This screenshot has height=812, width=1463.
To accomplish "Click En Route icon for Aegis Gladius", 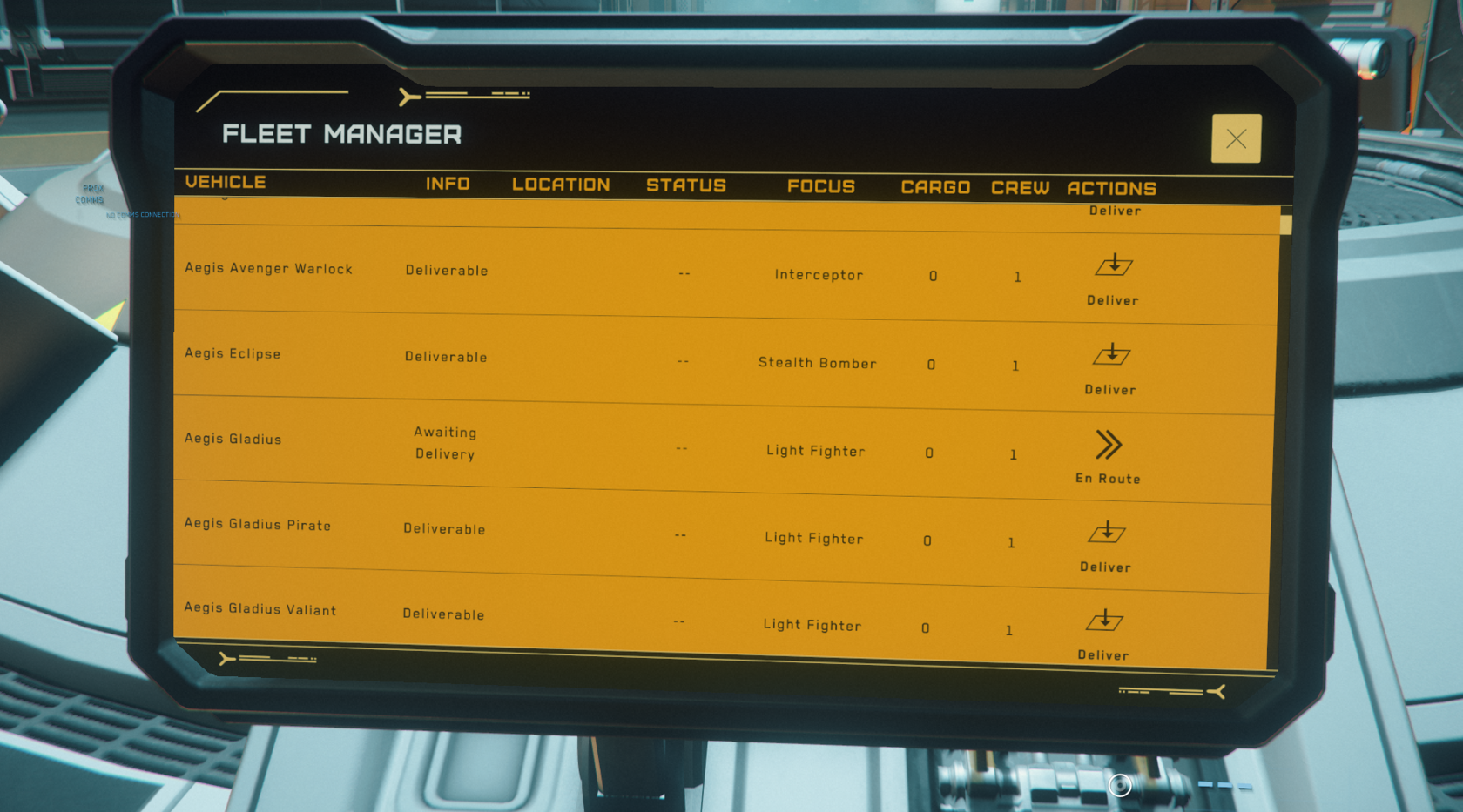I will click(x=1108, y=446).
